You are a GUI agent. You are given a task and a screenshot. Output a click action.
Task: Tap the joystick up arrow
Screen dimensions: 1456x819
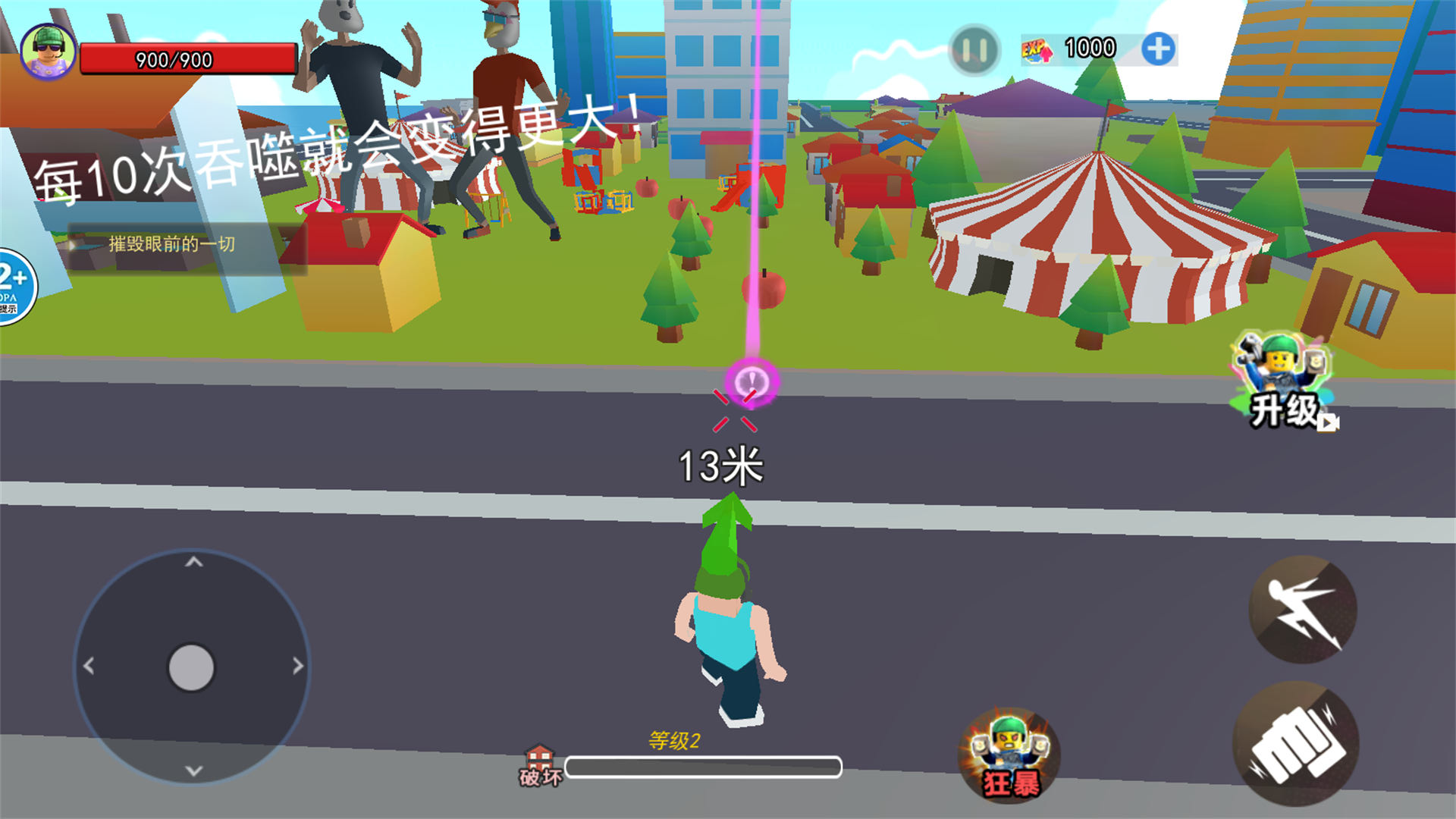point(194,562)
